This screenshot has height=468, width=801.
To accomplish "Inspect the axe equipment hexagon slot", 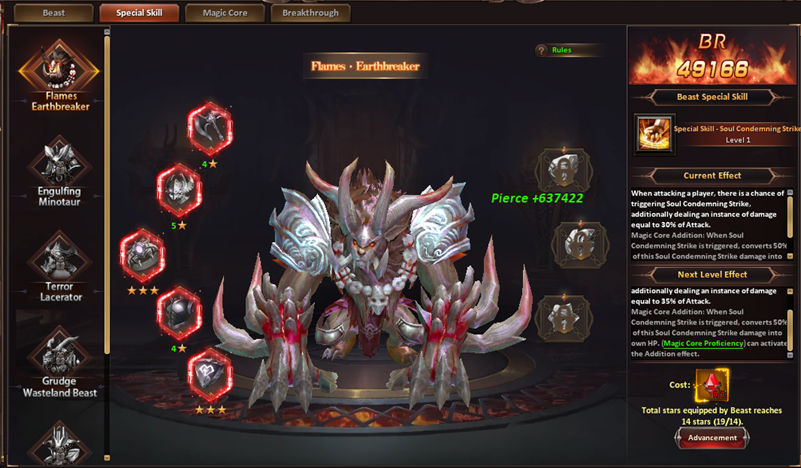I will click(210, 126).
